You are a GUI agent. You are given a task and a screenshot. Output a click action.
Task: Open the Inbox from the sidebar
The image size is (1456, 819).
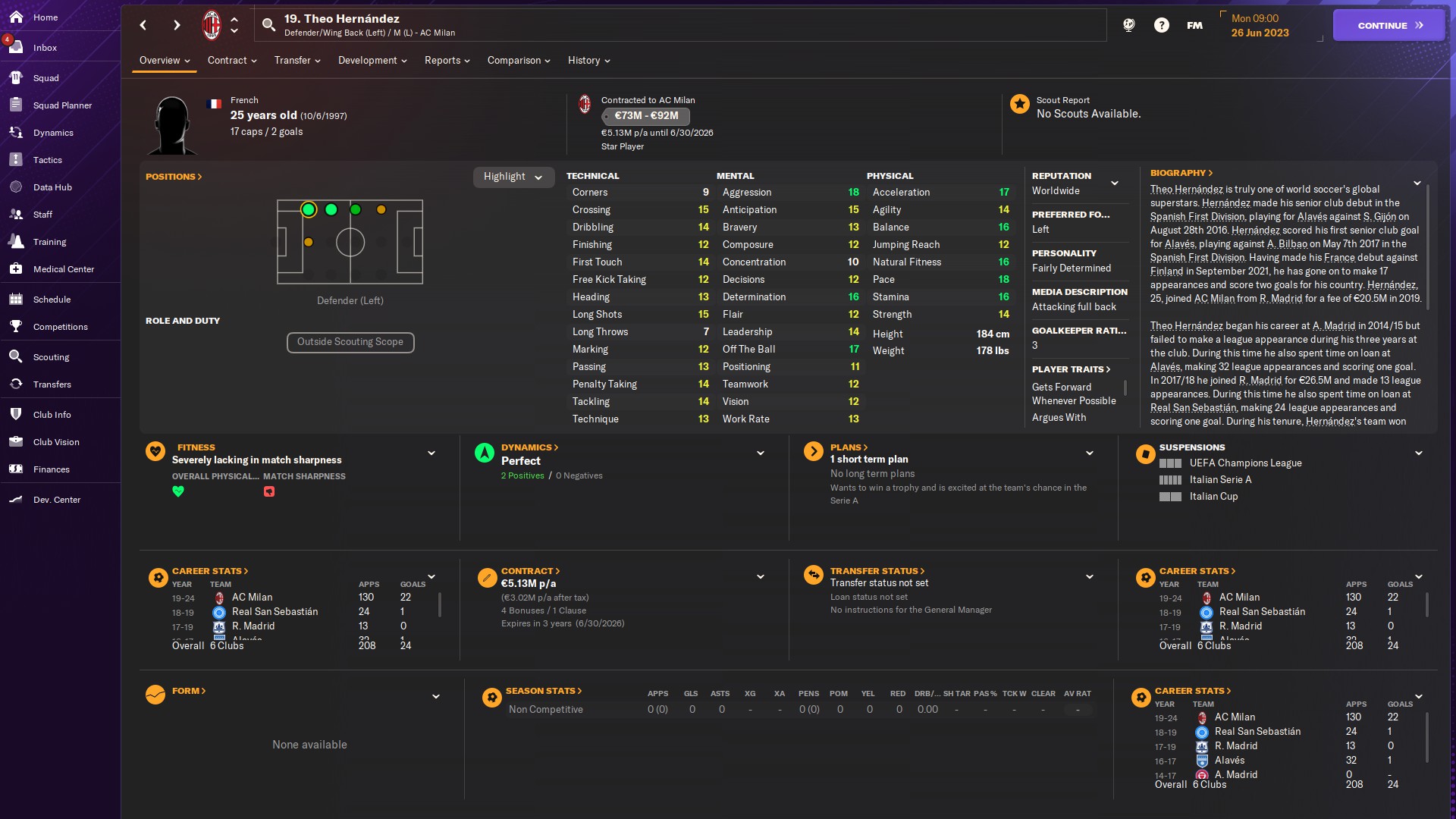click(x=45, y=47)
